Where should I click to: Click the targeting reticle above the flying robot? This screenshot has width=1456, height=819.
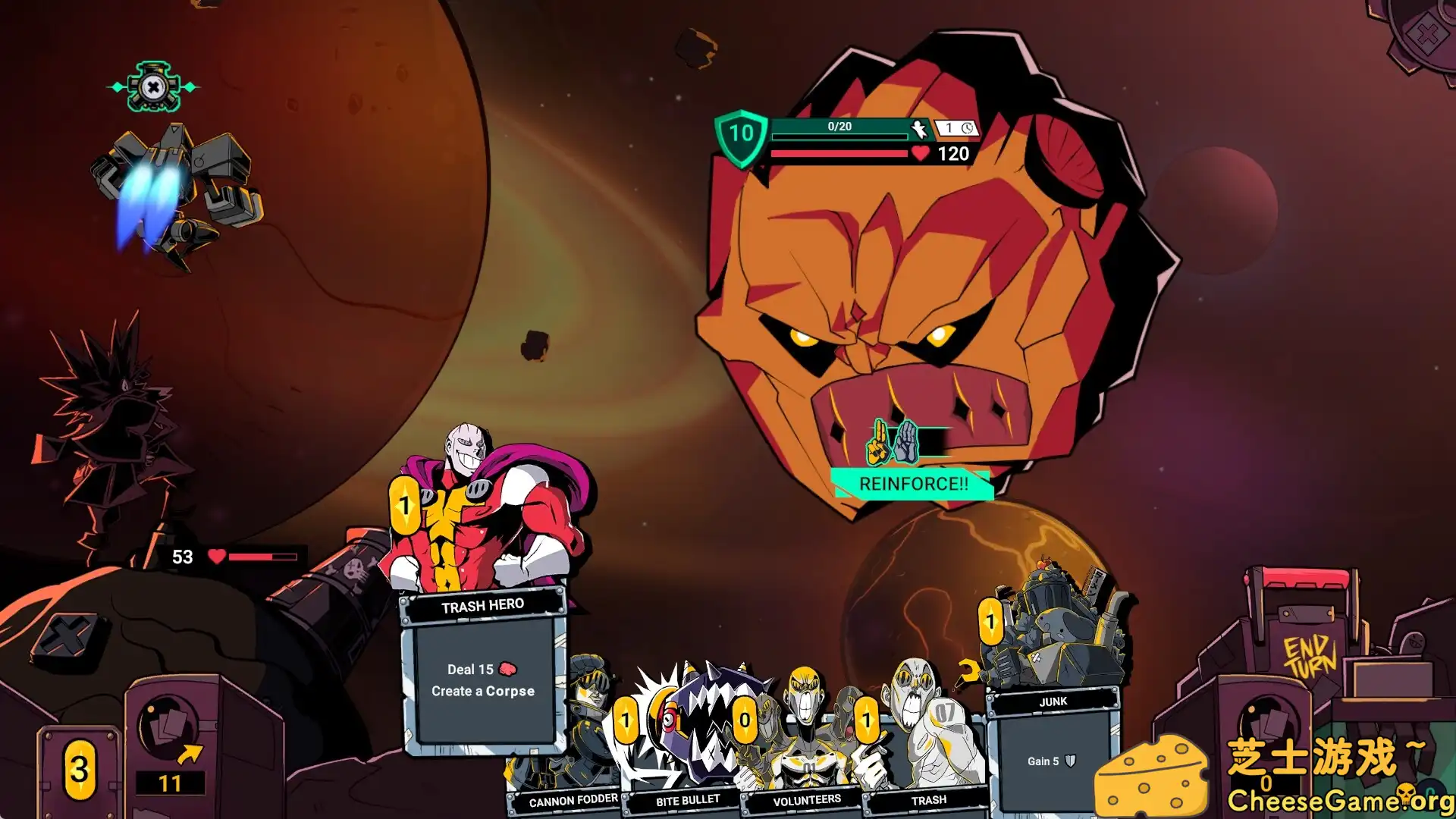(152, 87)
